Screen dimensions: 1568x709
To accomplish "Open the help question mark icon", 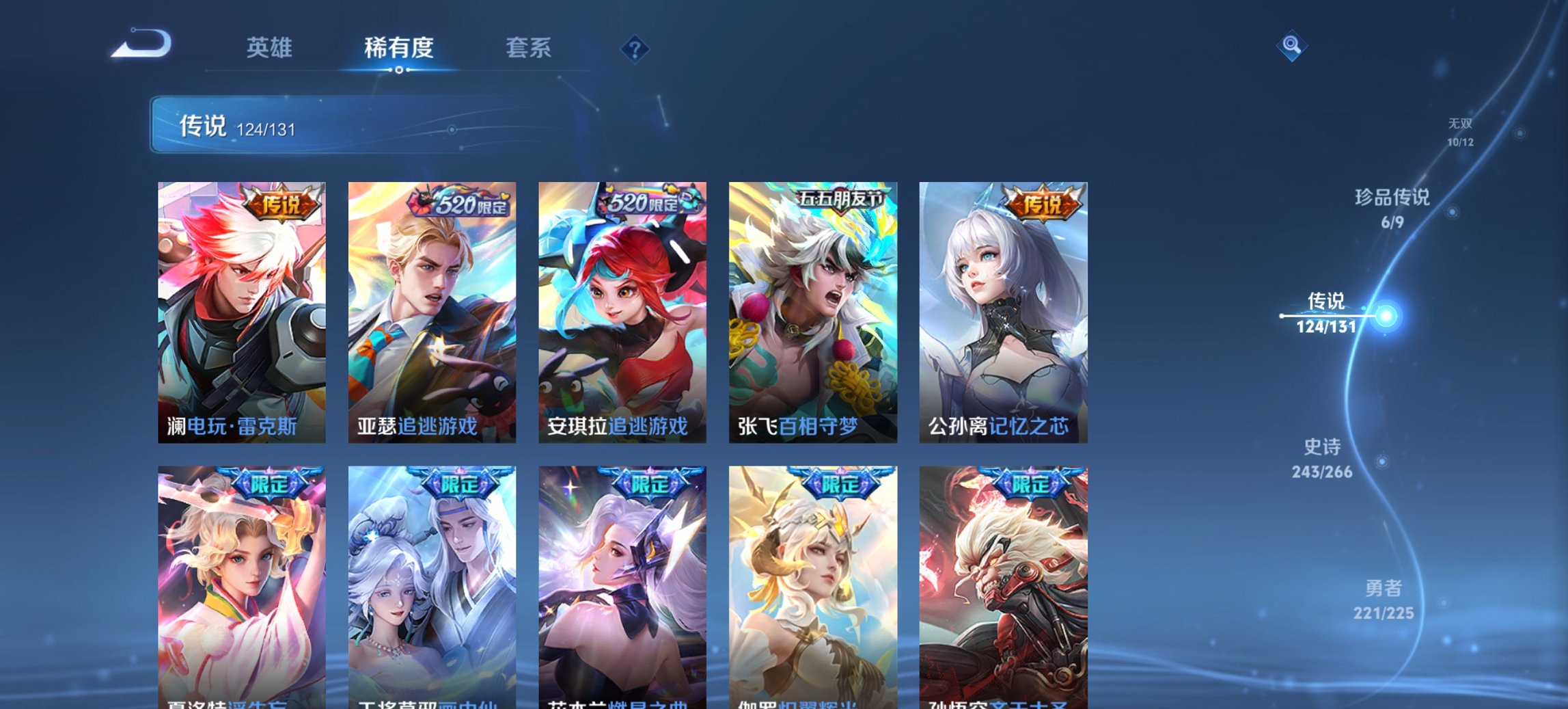I will coord(635,48).
